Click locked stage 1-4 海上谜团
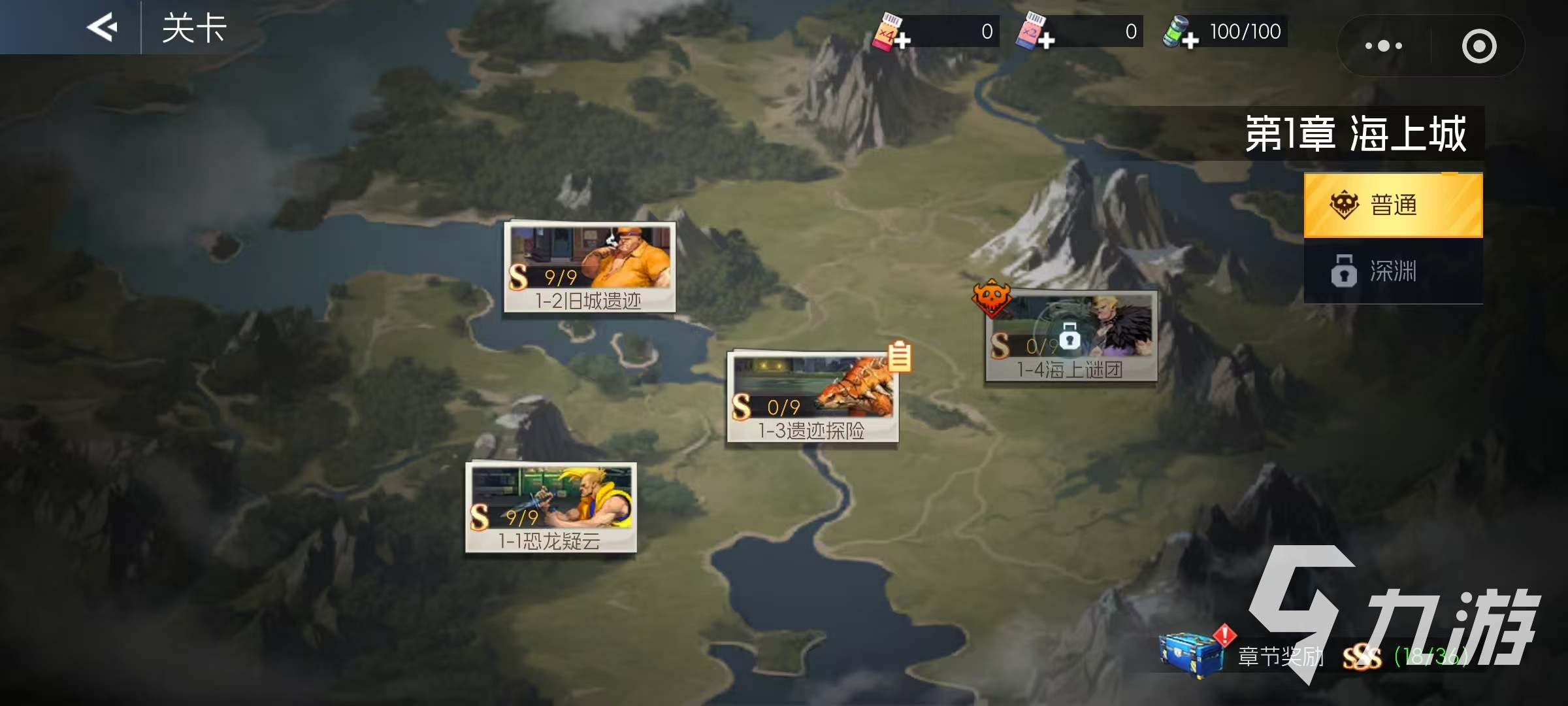The width and height of the screenshot is (1568, 706). (x=1071, y=336)
